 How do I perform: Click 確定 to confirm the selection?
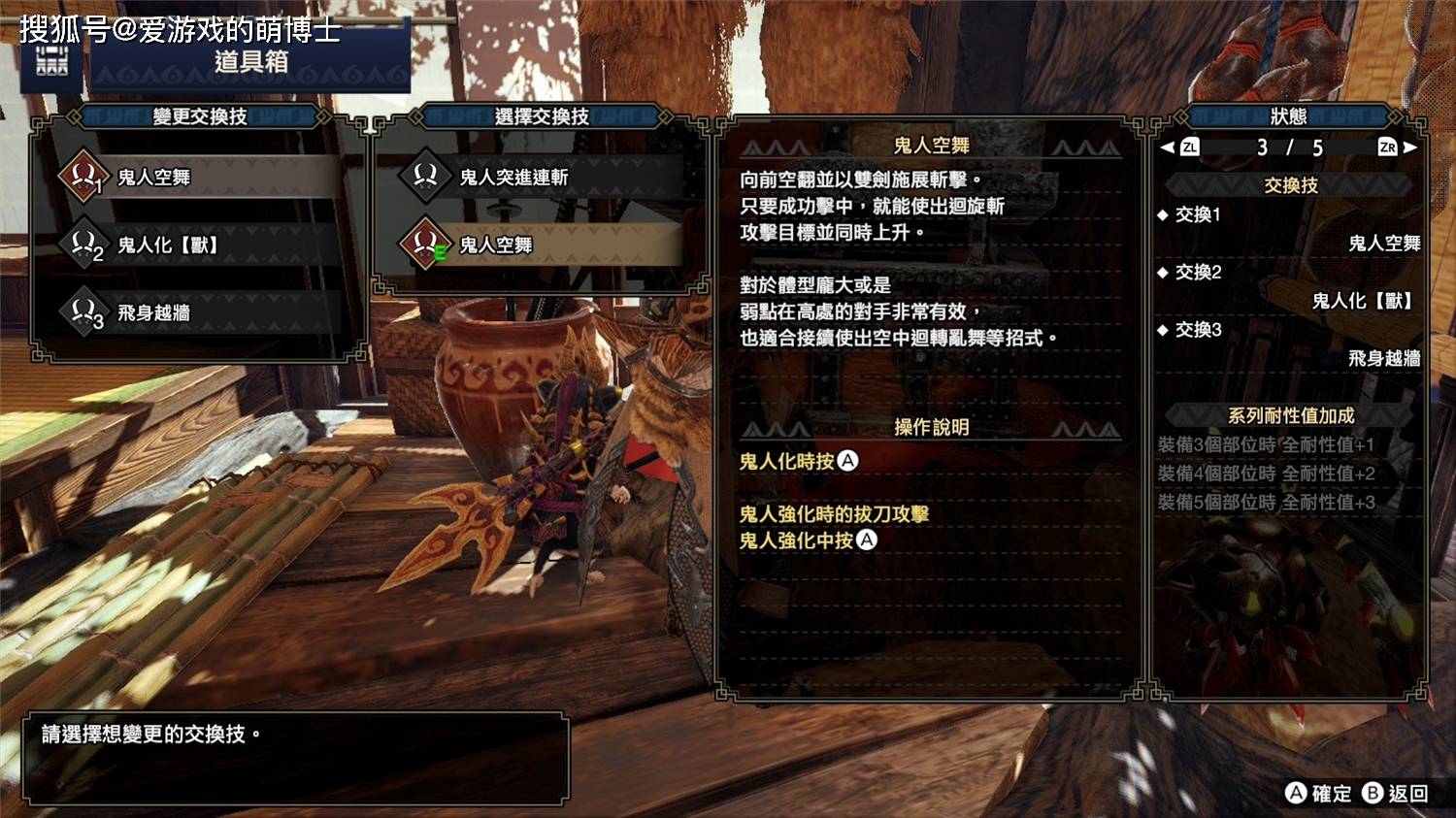[1318, 794]
